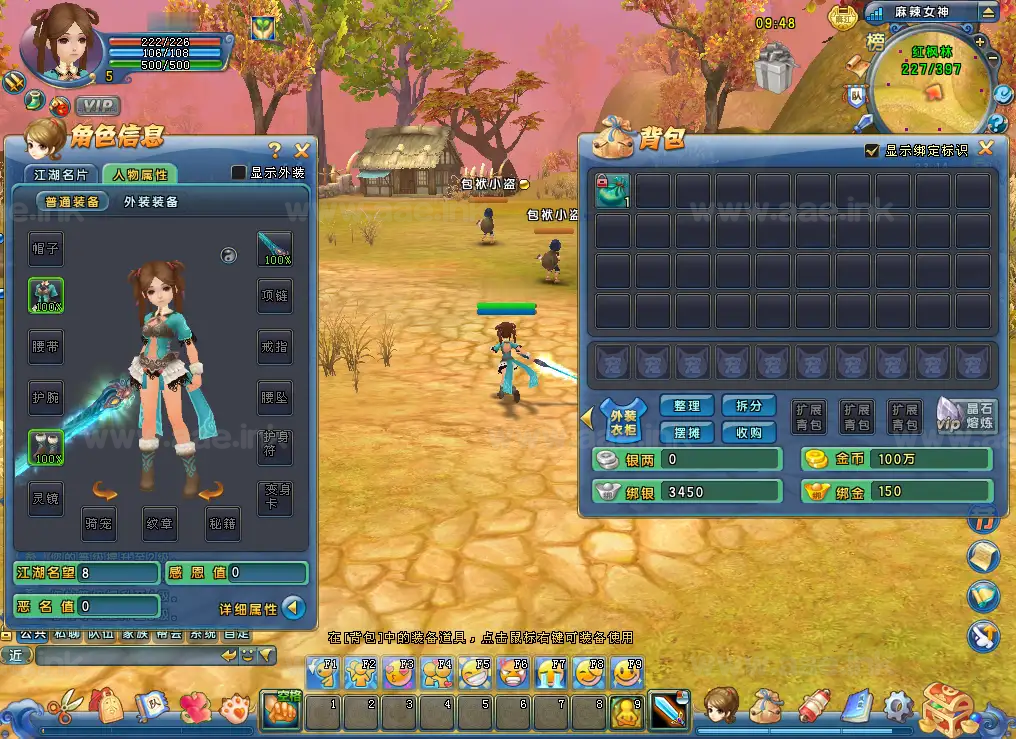The height and width of the screenshot is (739, 1016).
Task: Click the 整理 sort button
Action: [687, 406]
